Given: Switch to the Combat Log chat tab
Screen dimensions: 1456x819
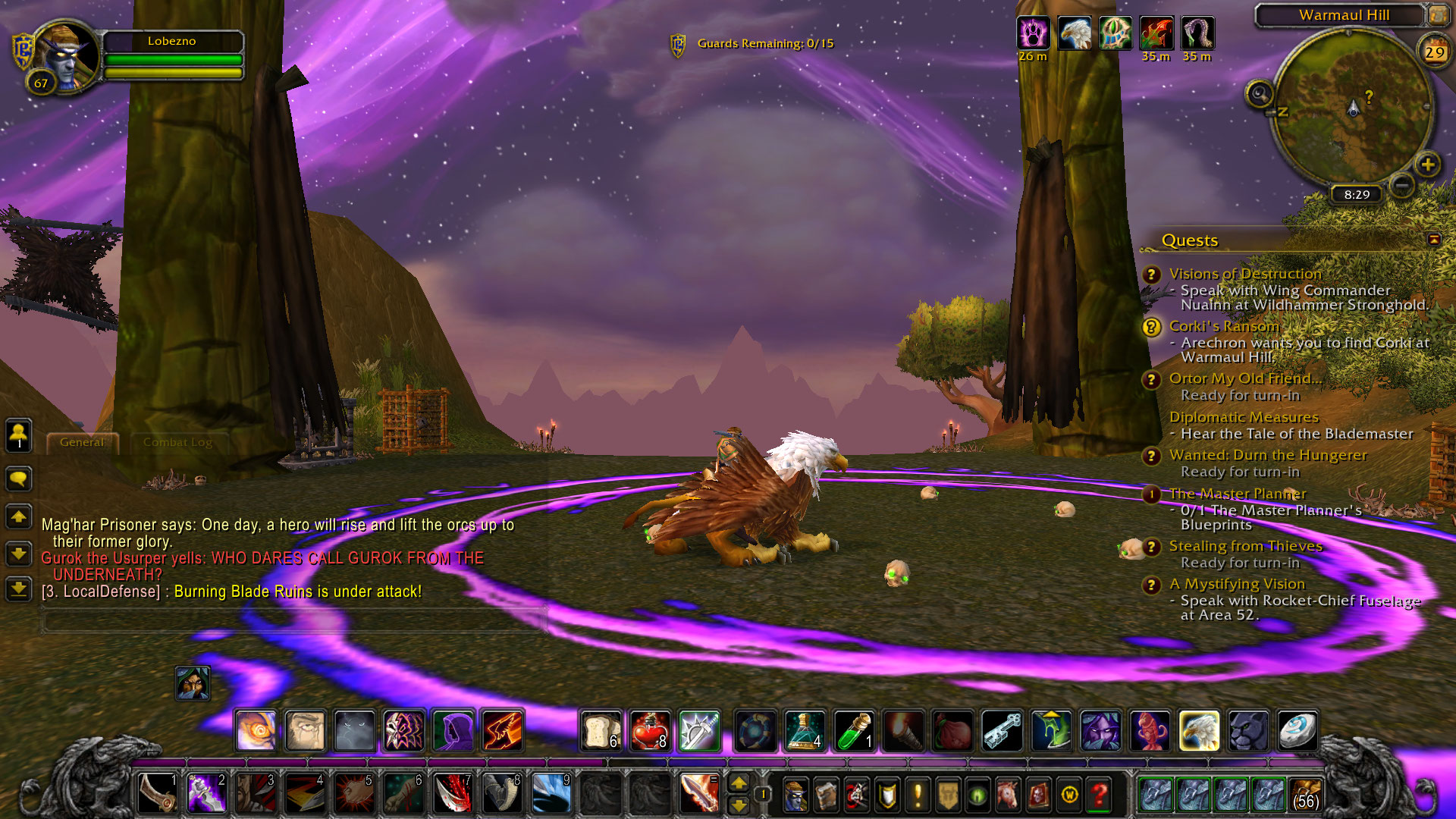Looking at the screenshot, I should pos(177,442).
